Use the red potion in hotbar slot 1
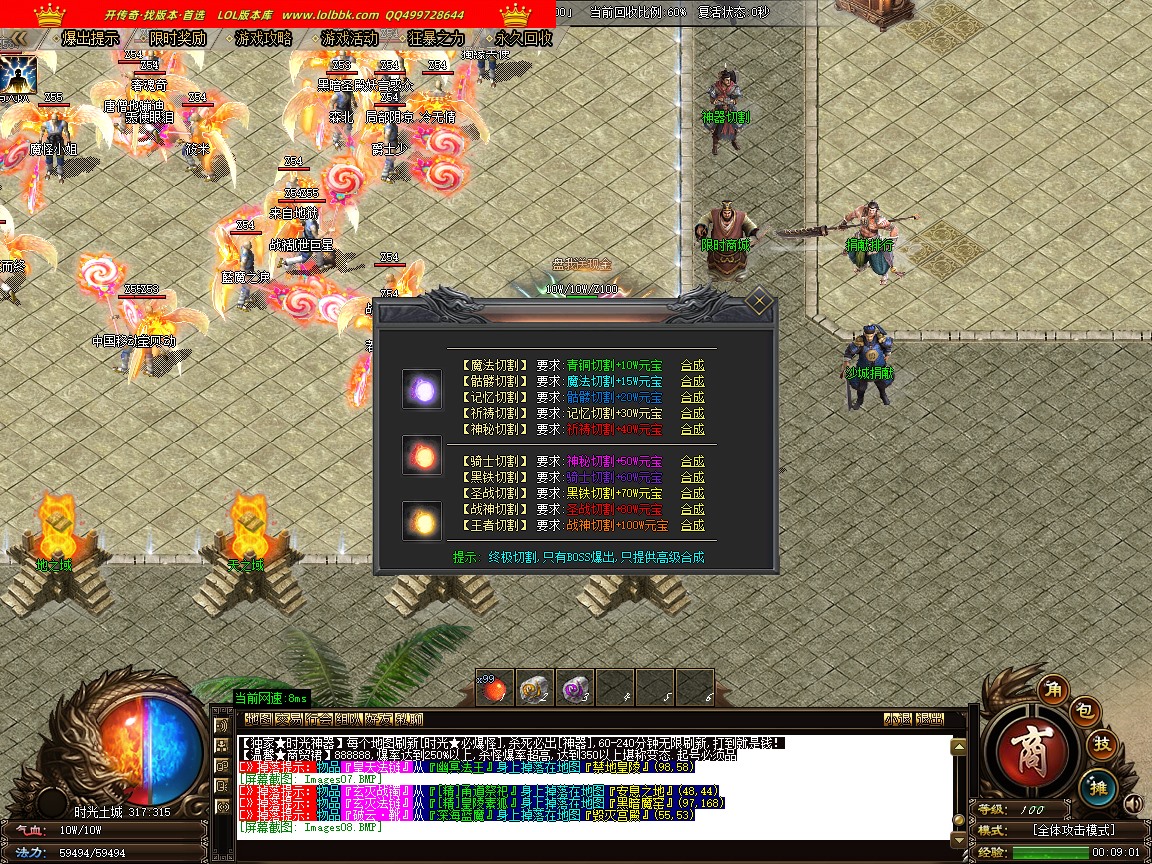The width and height of the screenshot is (1152, 864). (494, 688)
